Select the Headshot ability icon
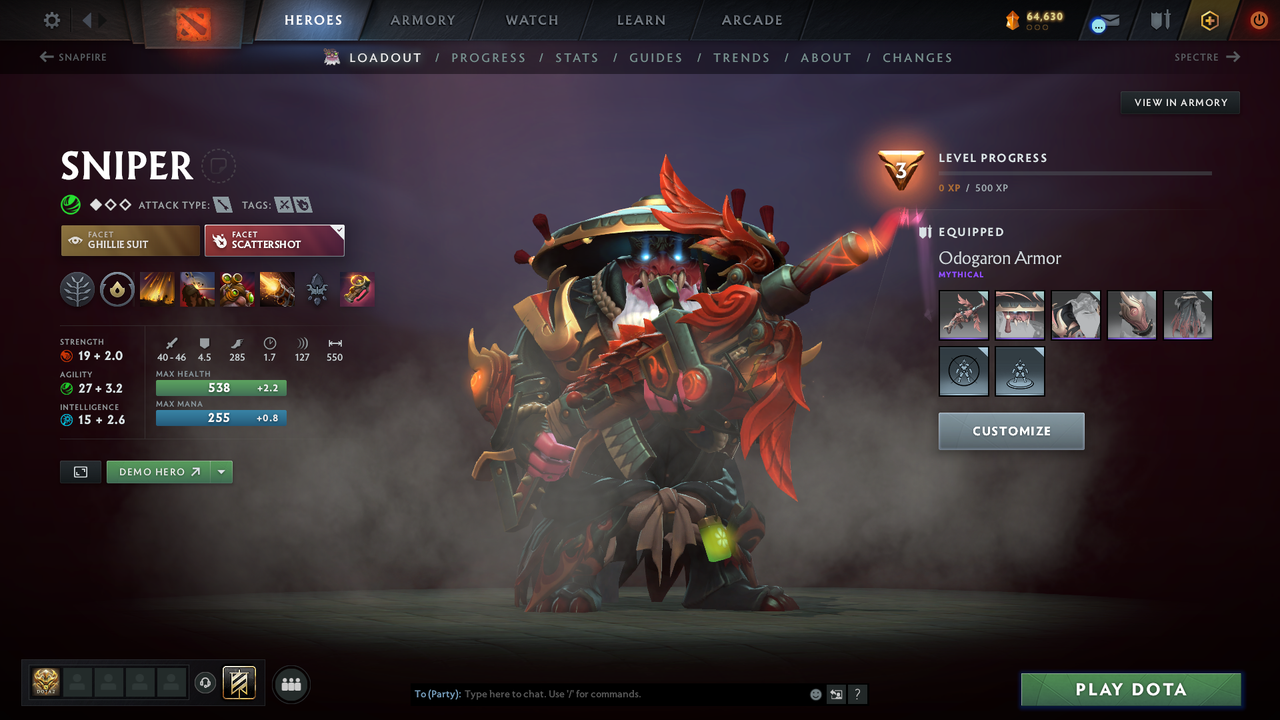This screenshot has height=720, width=1280. [197, 289]
